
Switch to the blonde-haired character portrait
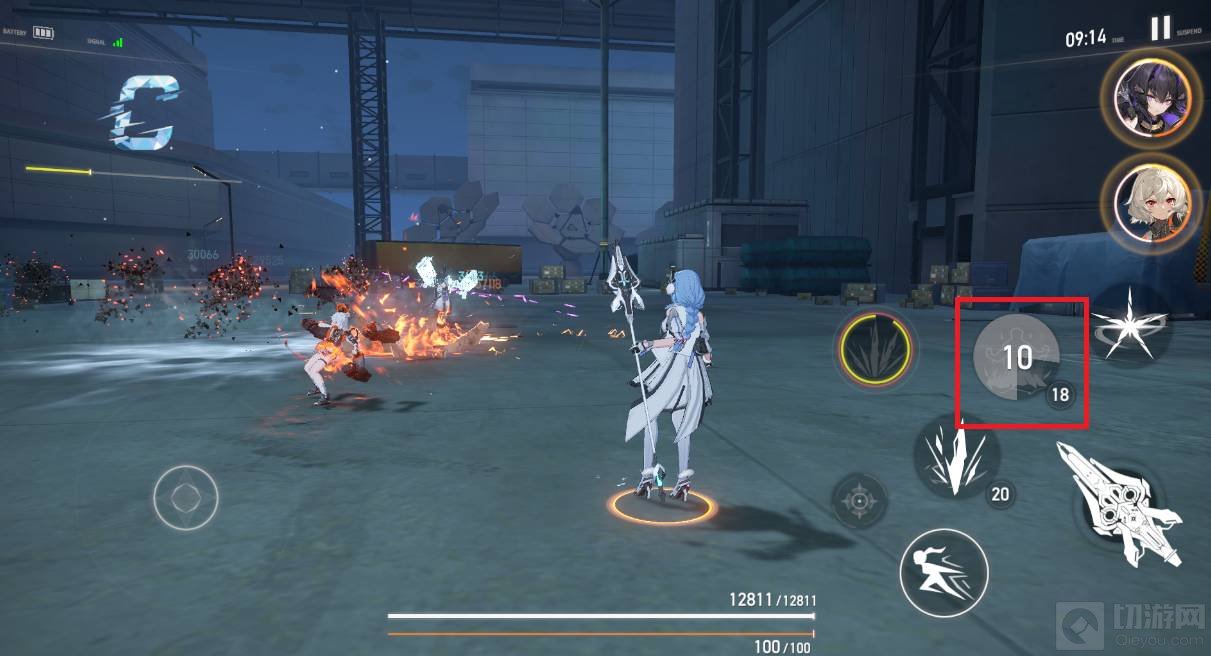[1150, 205]
